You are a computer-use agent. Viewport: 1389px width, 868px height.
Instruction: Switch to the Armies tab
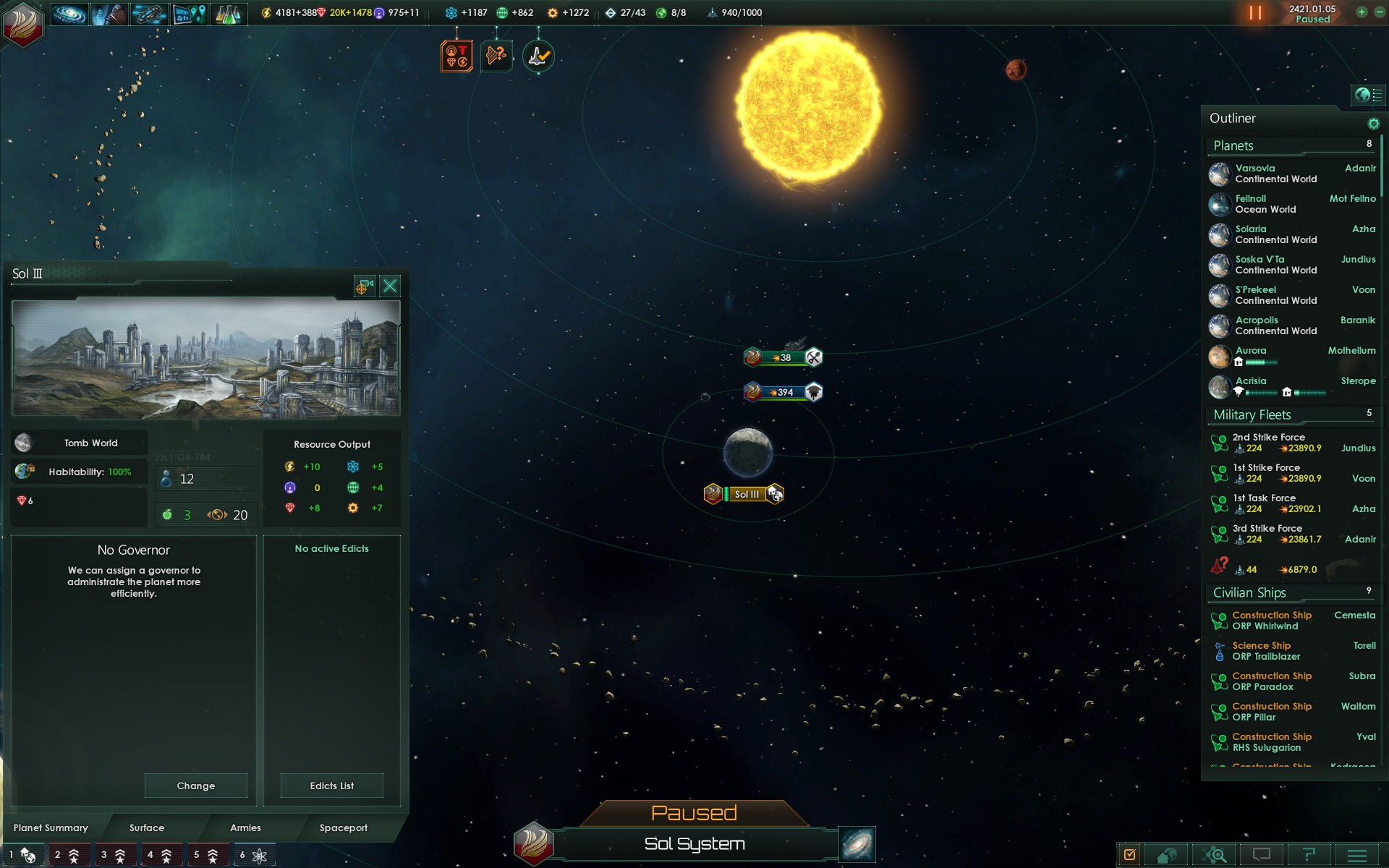[245, 827]
